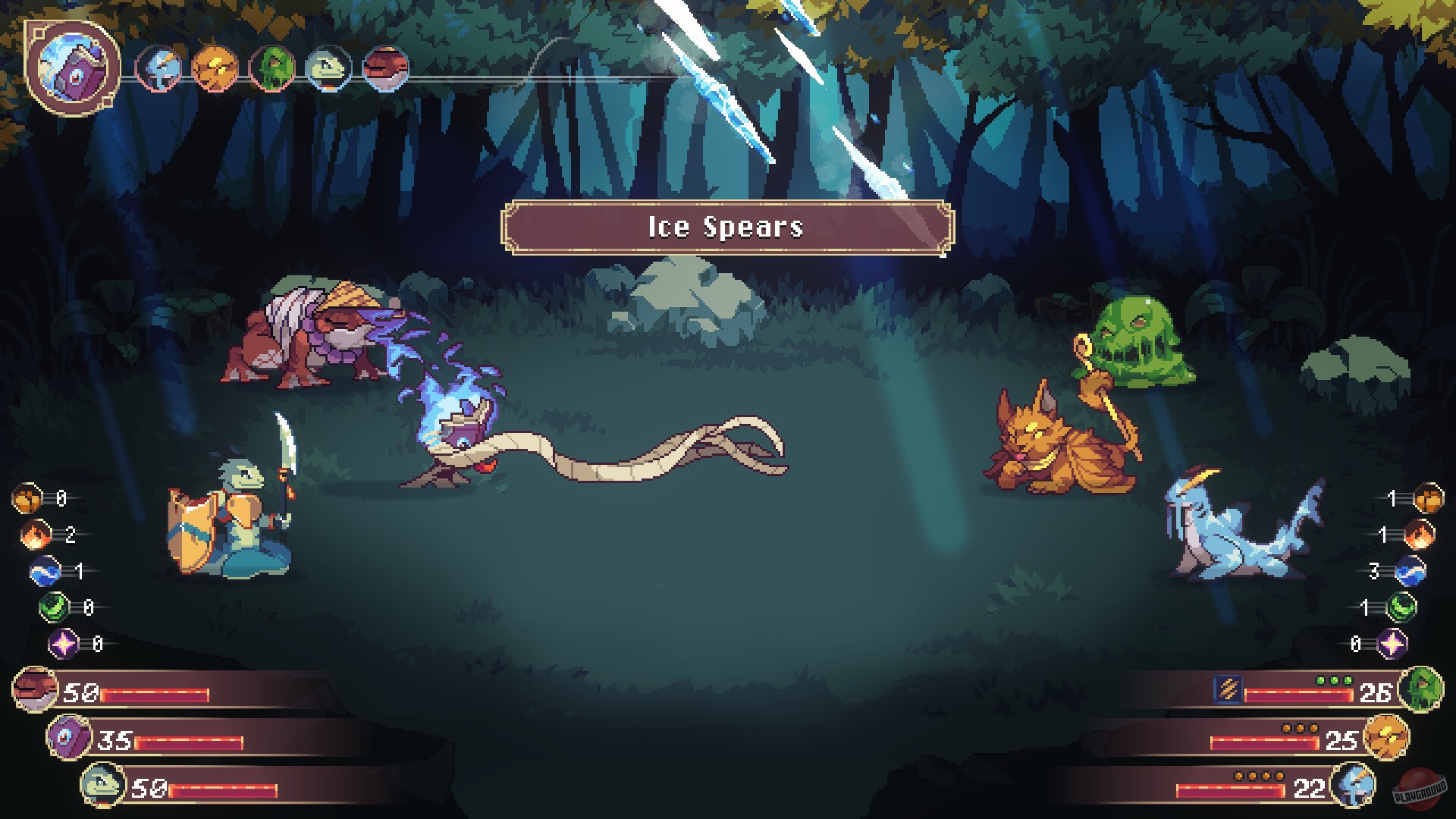This screenshot has height=819, width=1456.
Task: Click the arcane star orb on the left
Action: click(62, 643)
